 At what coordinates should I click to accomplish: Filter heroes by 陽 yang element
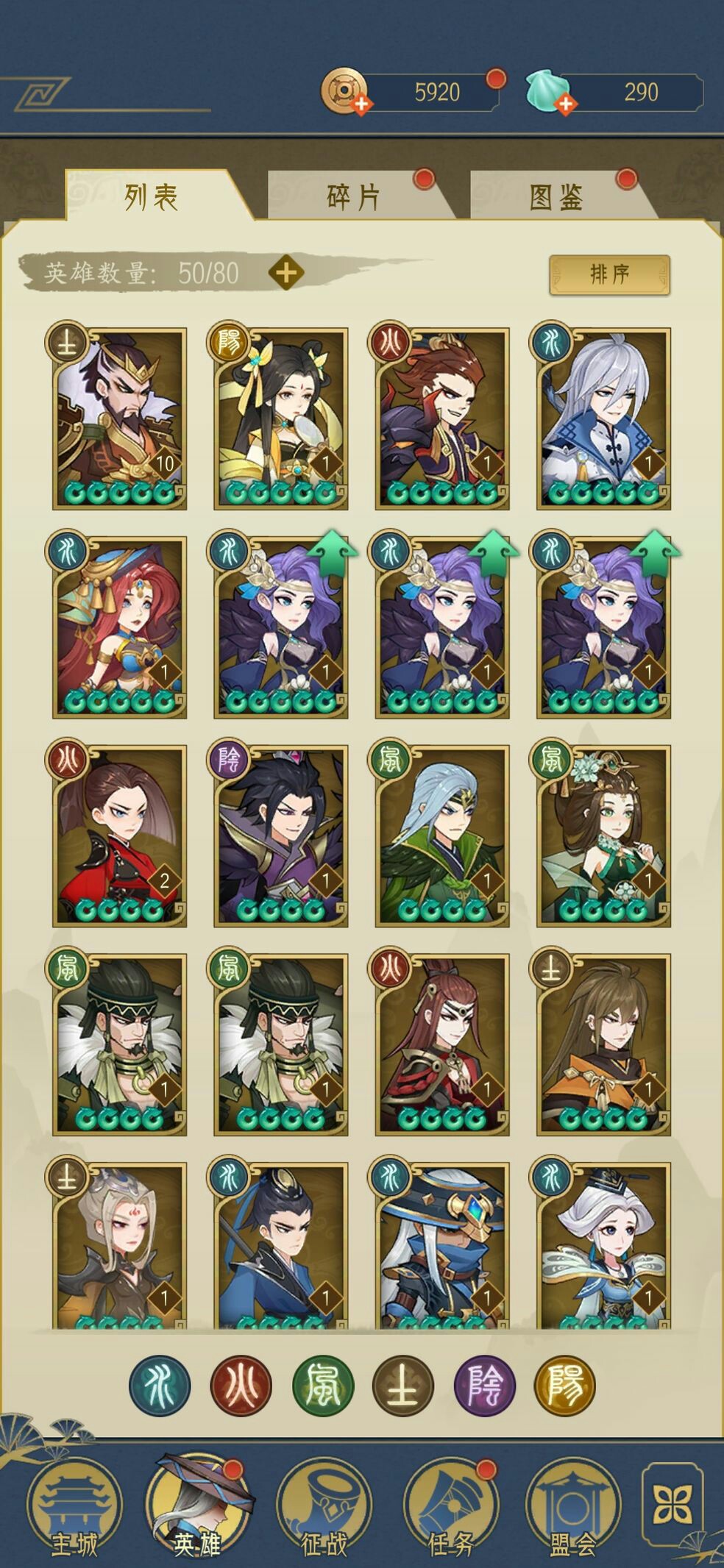click(565, 1386)
